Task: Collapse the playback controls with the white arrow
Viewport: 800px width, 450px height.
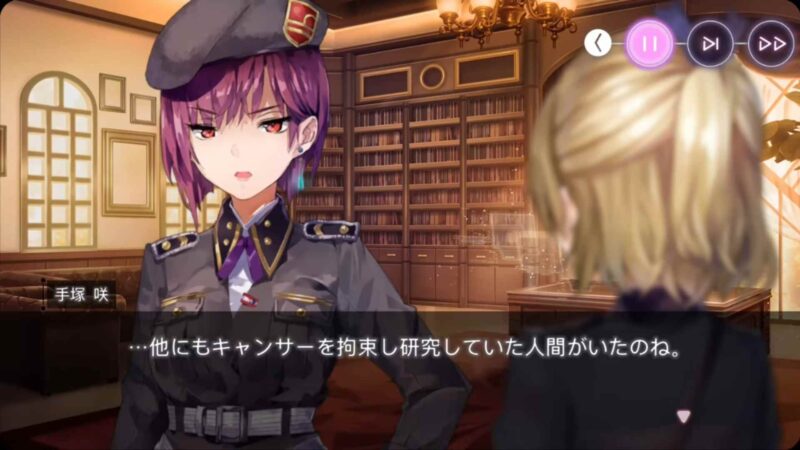Action: 598,43
